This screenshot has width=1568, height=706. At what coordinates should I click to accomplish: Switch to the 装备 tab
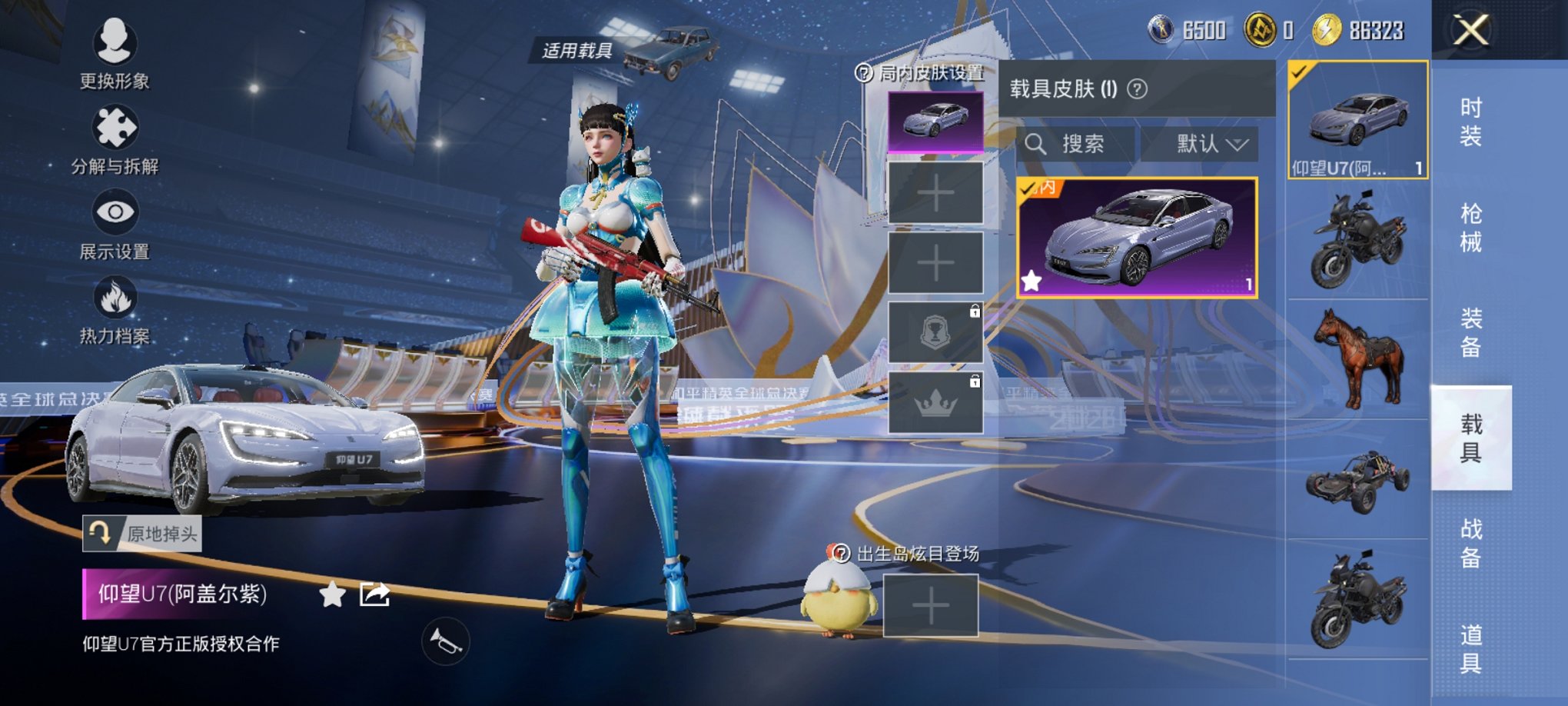1470,332
